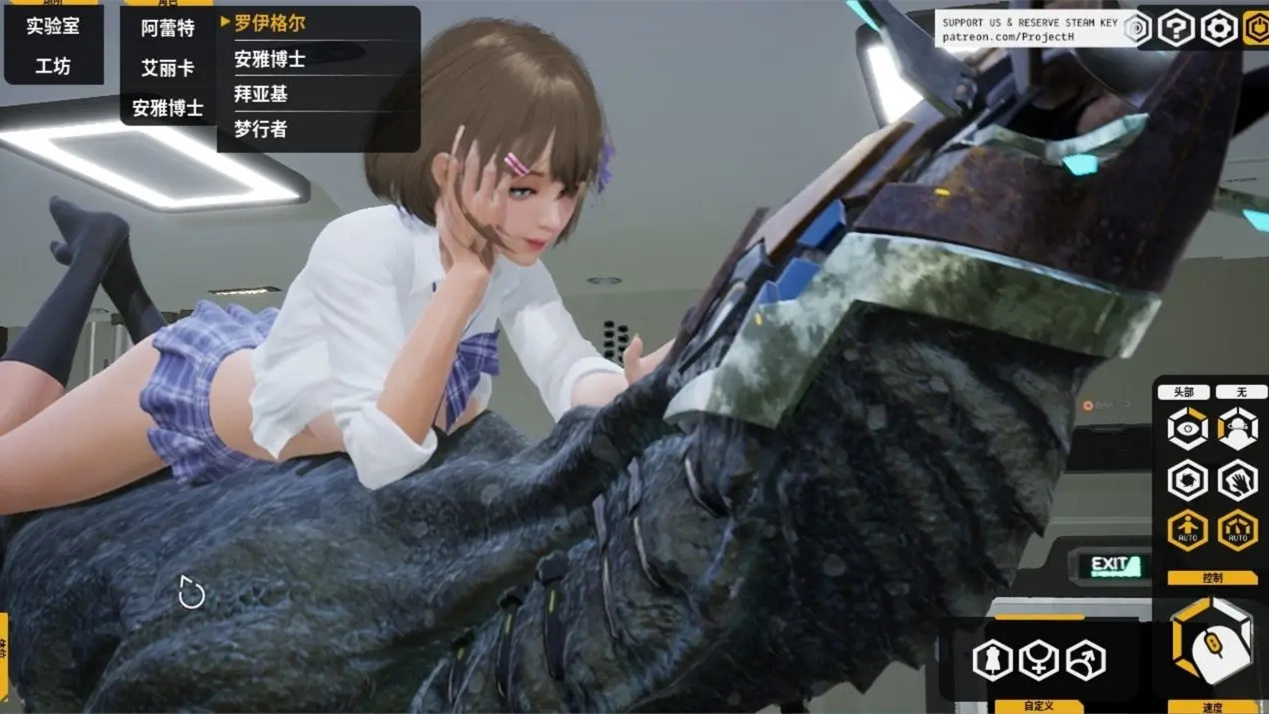Open the dress customization hexagon icon

pos(992,660)
